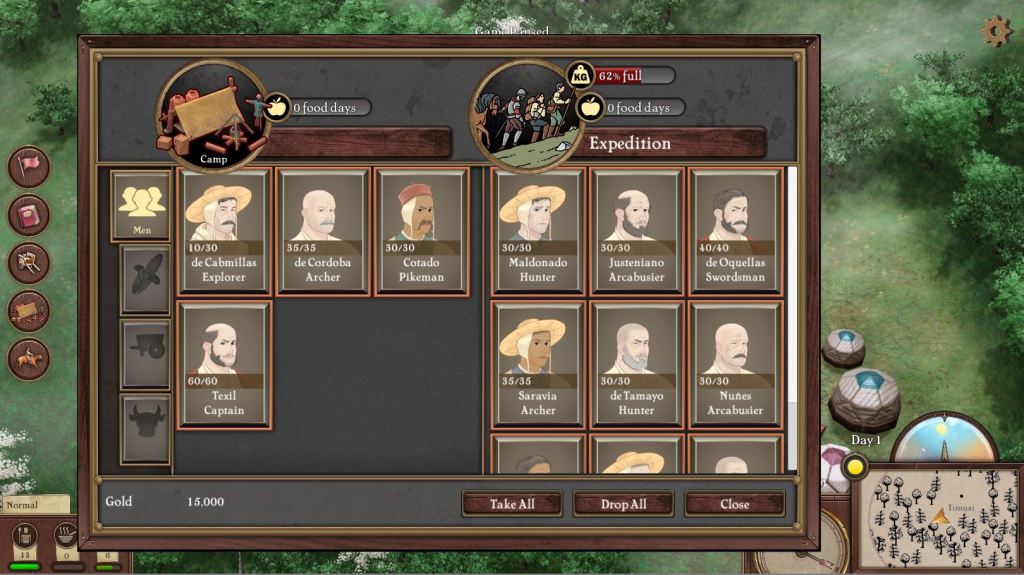This screenshot has height=575, width=1024.
Task: Open the horse rider side icon
Action: click(29, 359)
